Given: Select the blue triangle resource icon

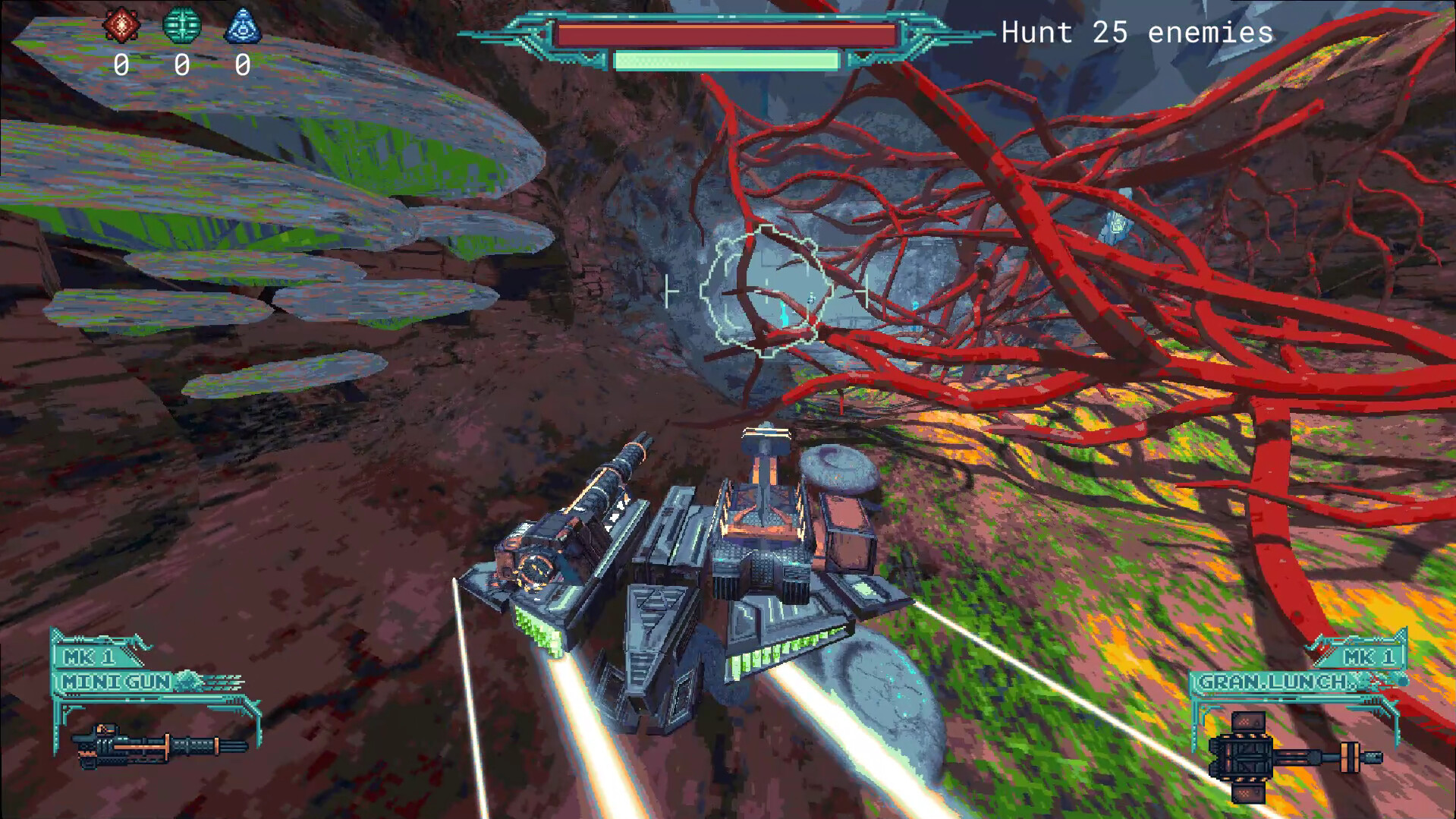Looking at the screenshot, I should pyautogui.click(x=244, y=24).
